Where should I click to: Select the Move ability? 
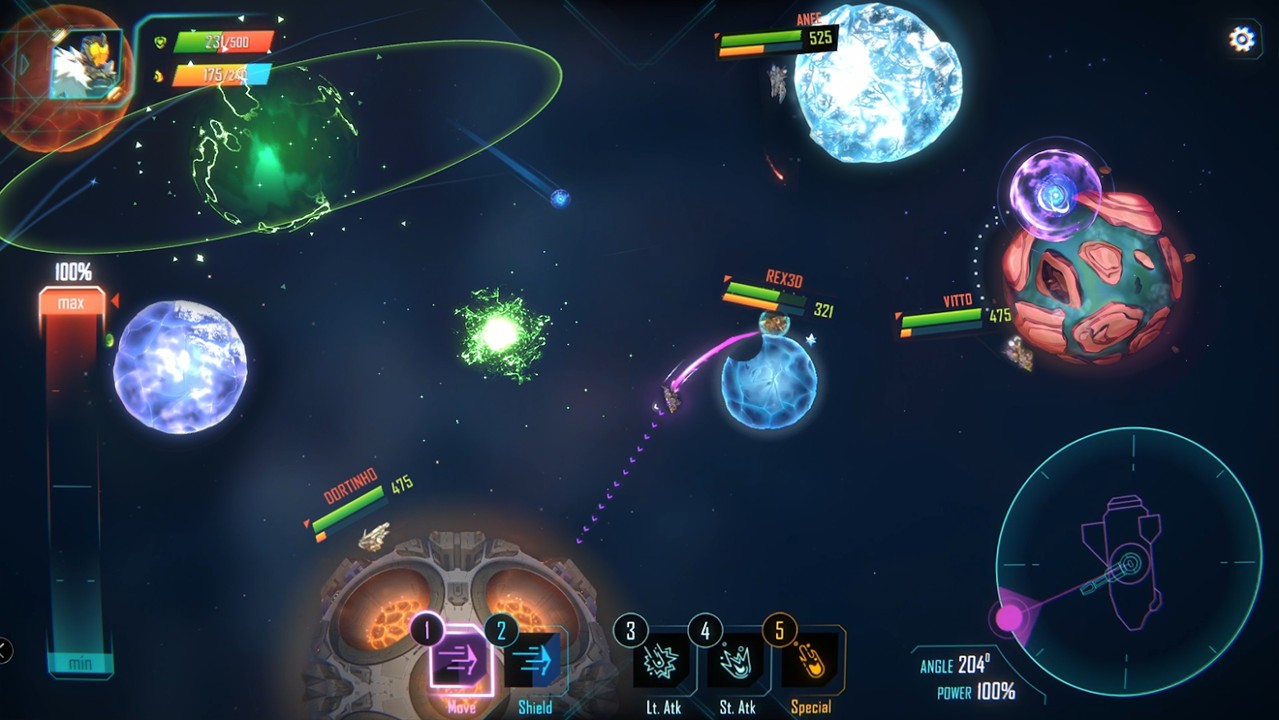pos(460,661)
